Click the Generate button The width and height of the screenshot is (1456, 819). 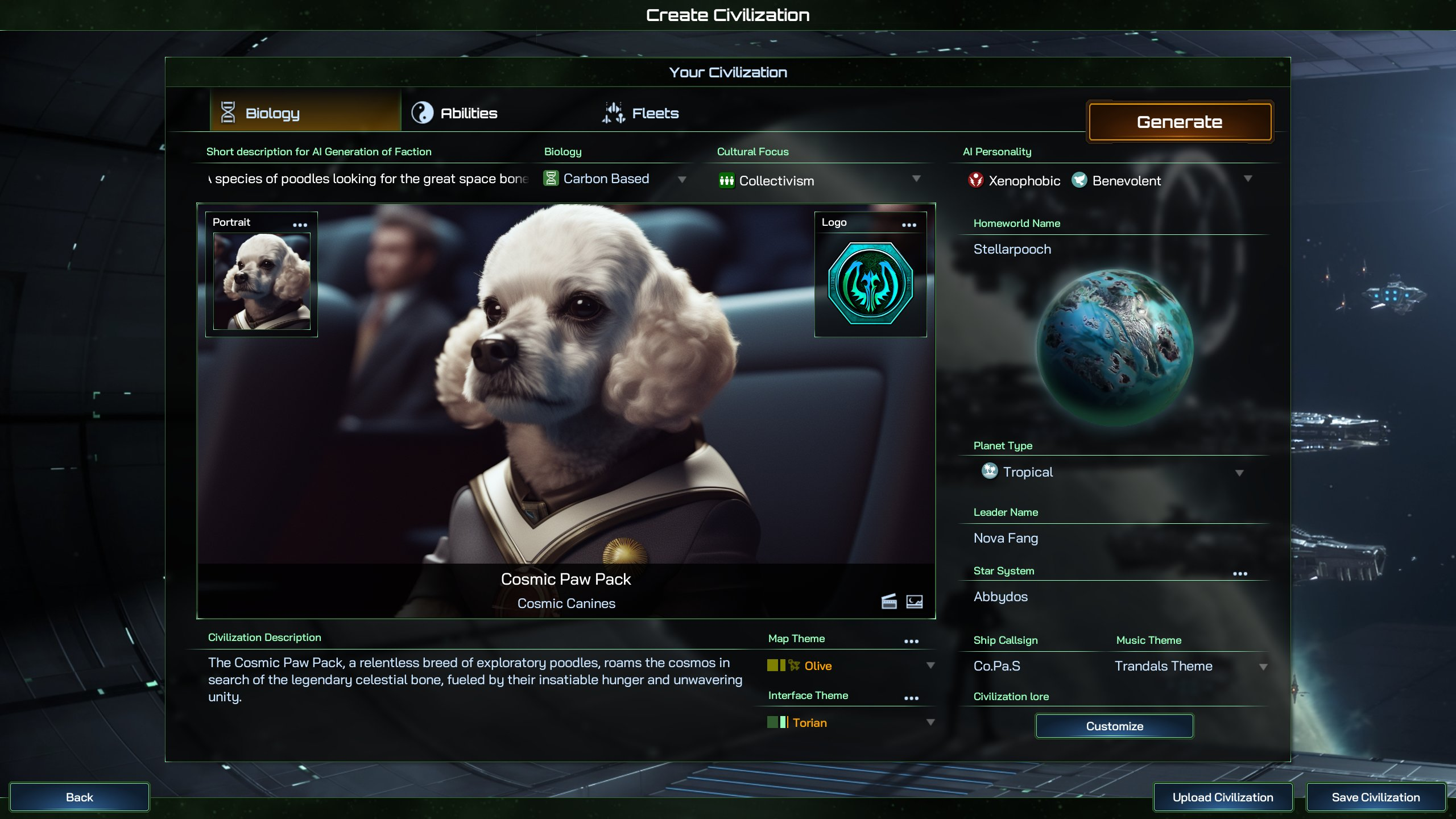click(1179, 122)
